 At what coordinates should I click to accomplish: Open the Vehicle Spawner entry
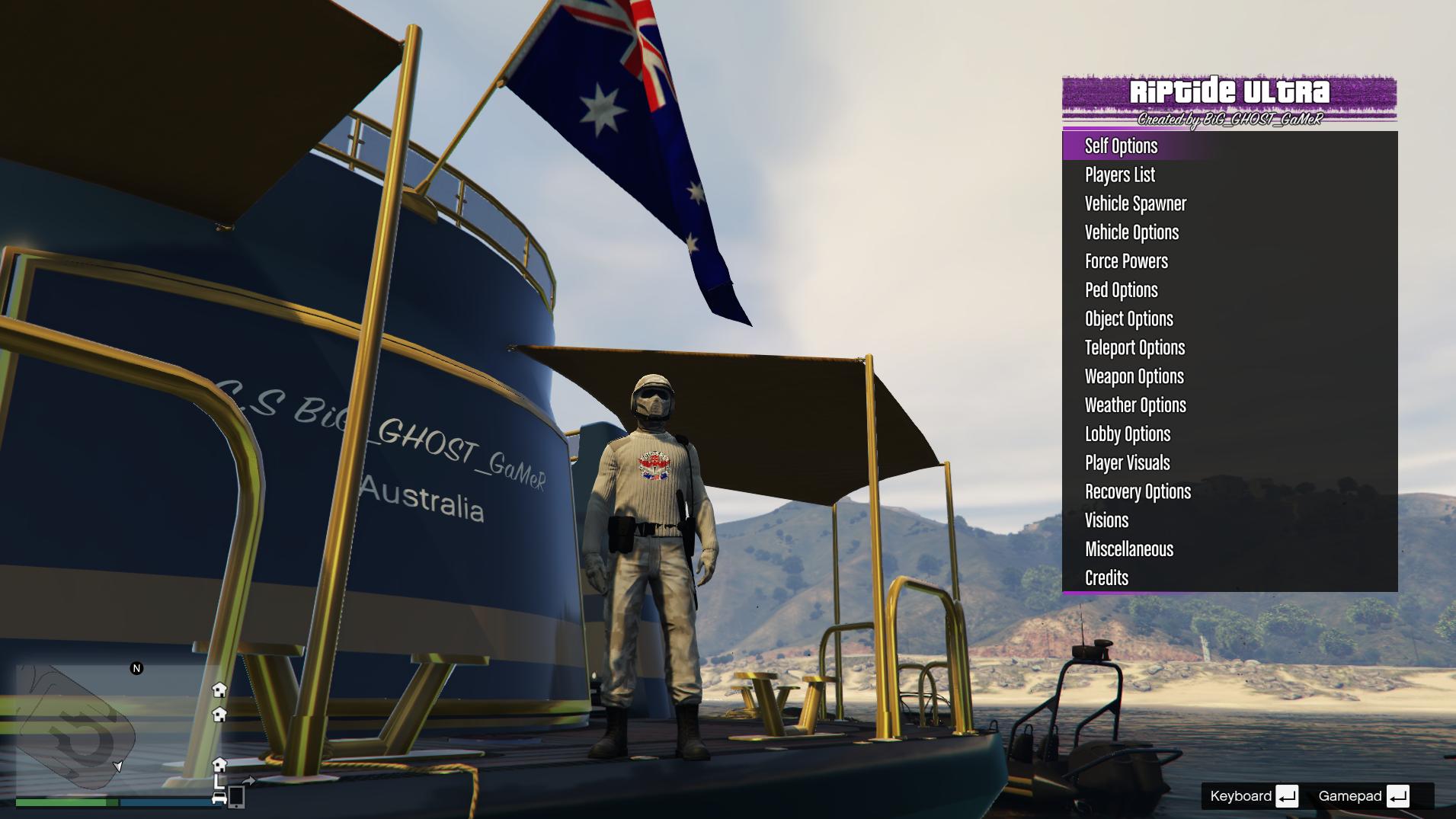1135,203
